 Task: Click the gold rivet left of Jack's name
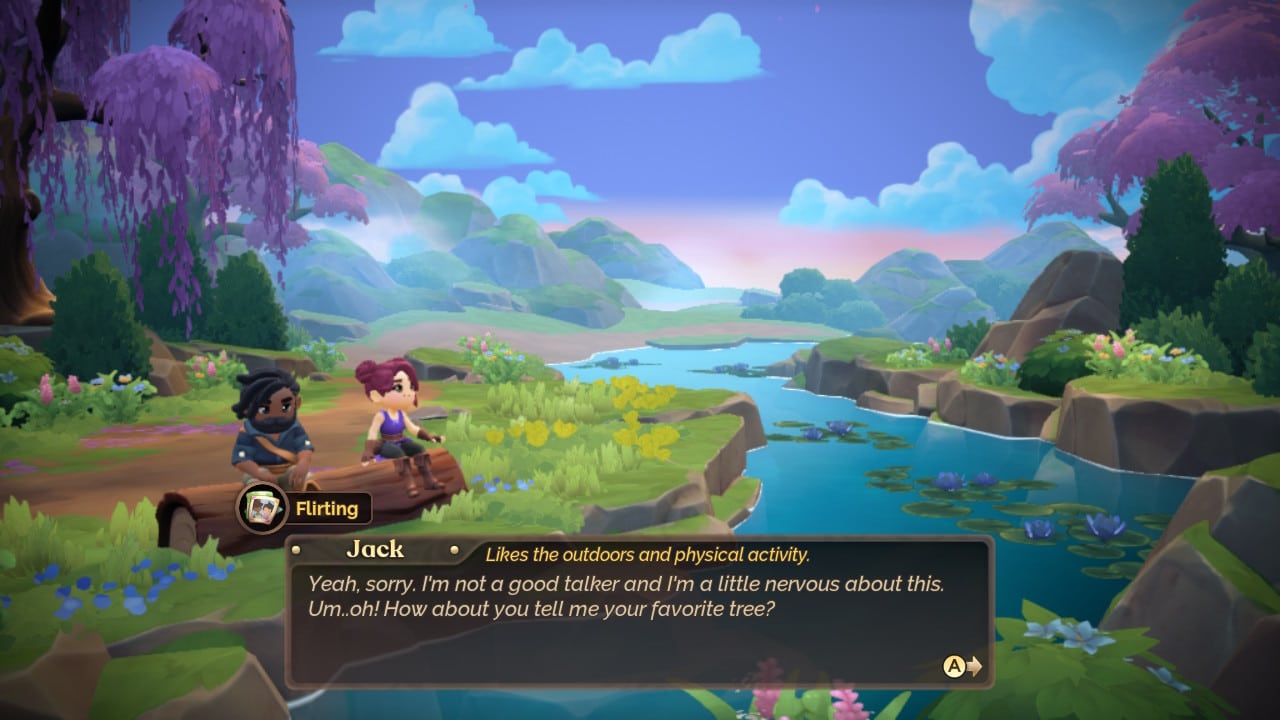point(295,549)
